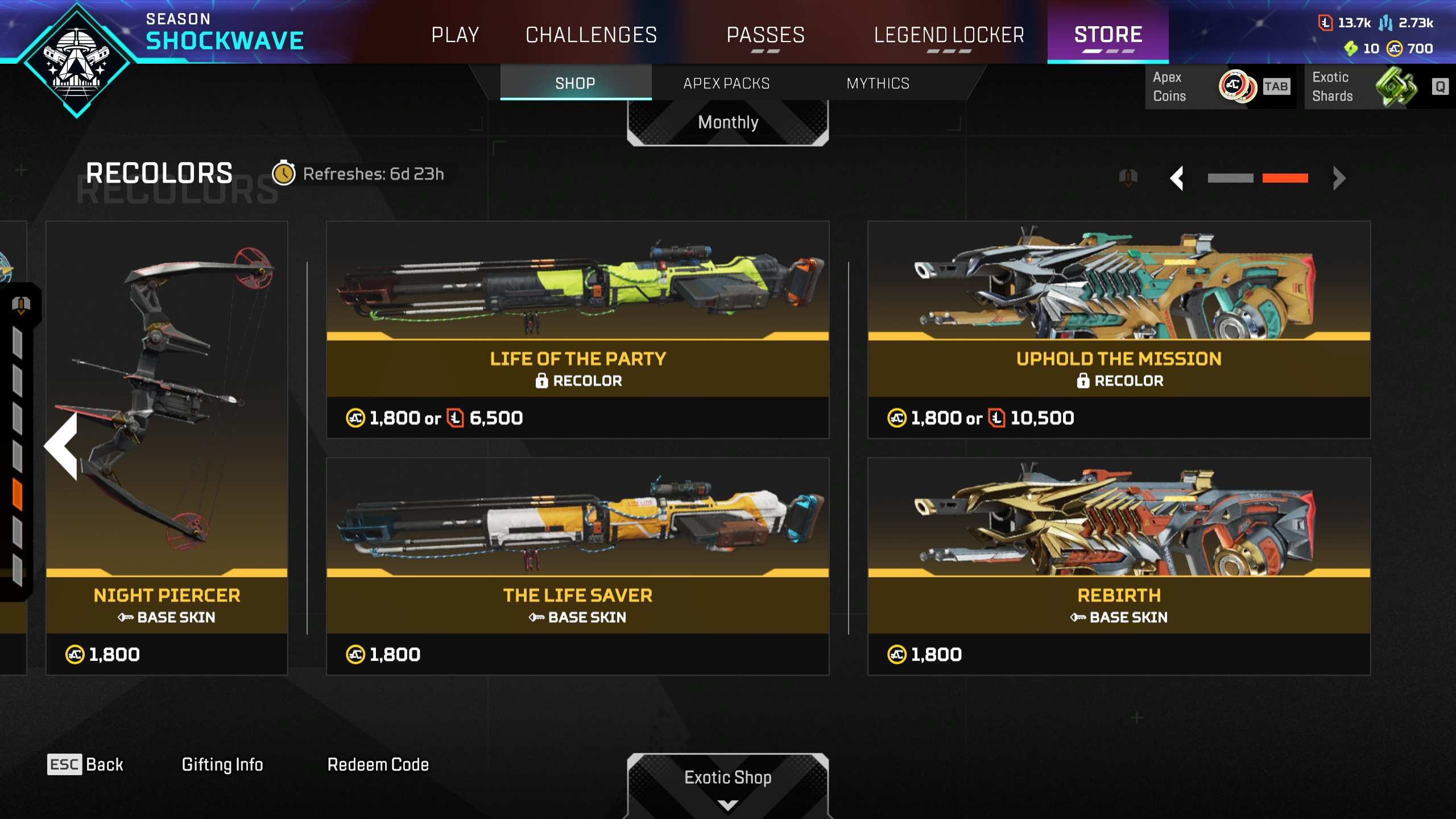Open the Gifting Info page
The width and height of the screenshot is (1456, 819).
pyautogui.click(x=222, y=764)
